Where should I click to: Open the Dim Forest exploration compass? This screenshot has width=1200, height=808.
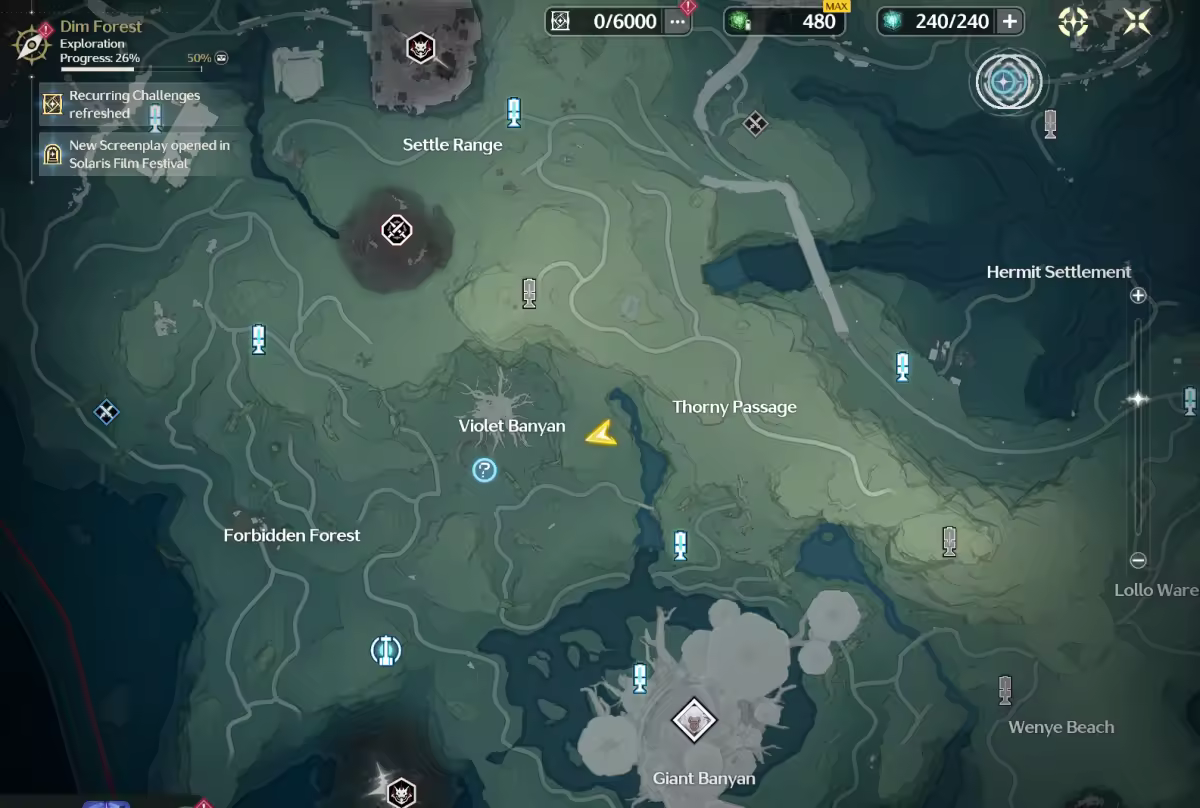33,44
